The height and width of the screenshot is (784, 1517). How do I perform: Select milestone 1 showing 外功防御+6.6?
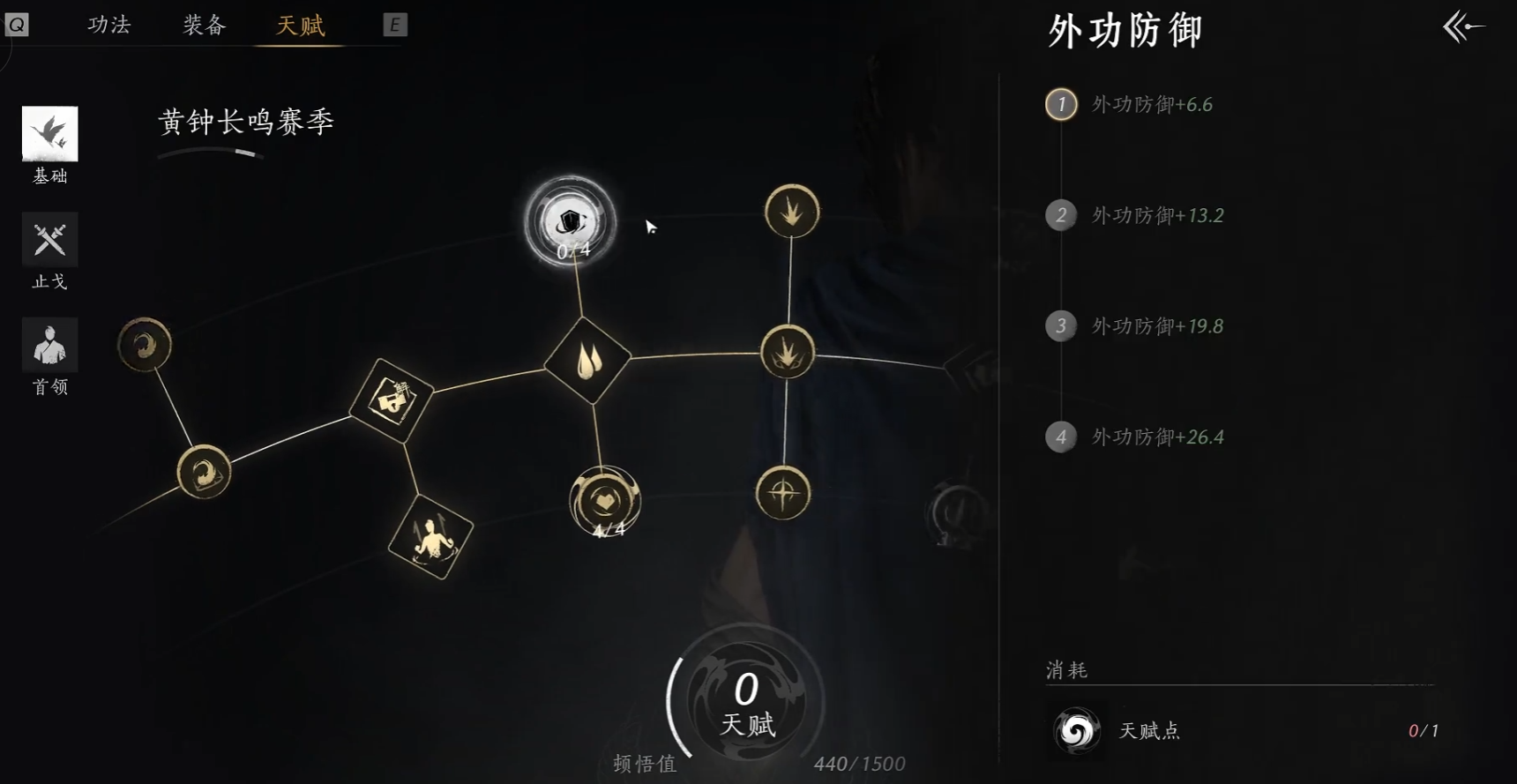(1061, 104)
